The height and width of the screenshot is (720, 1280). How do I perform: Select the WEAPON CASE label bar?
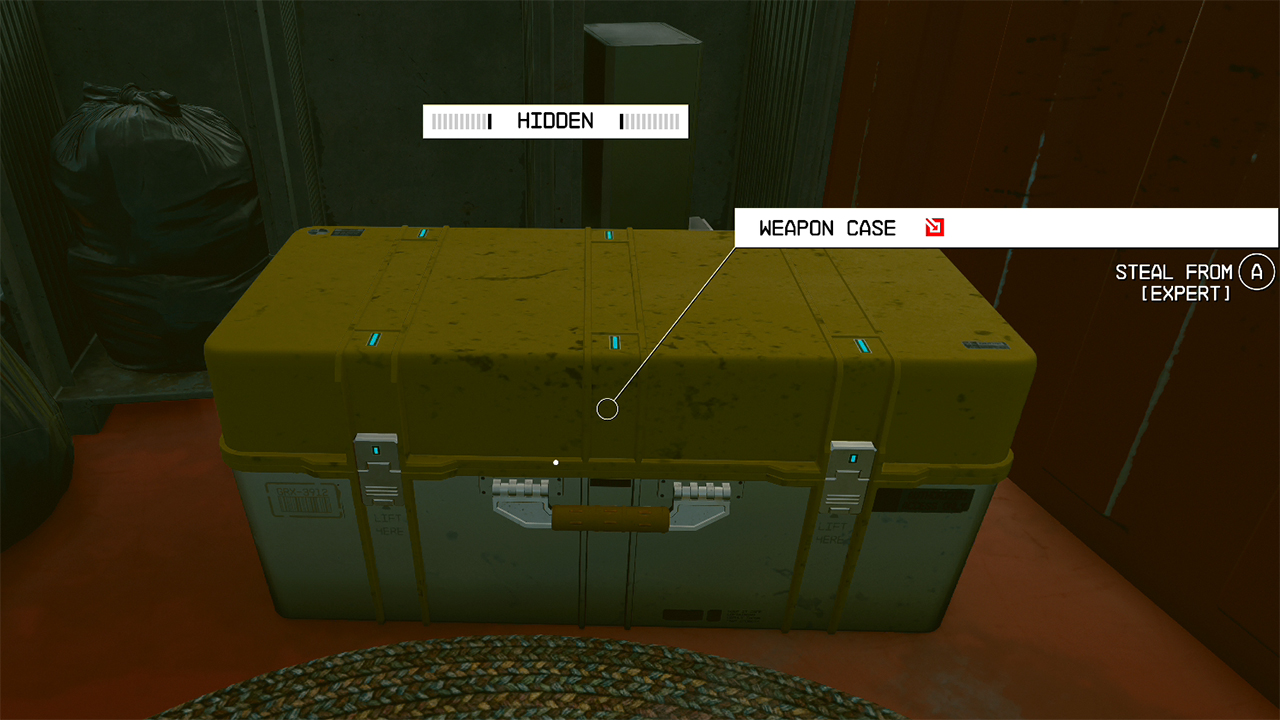click(828, 228)
